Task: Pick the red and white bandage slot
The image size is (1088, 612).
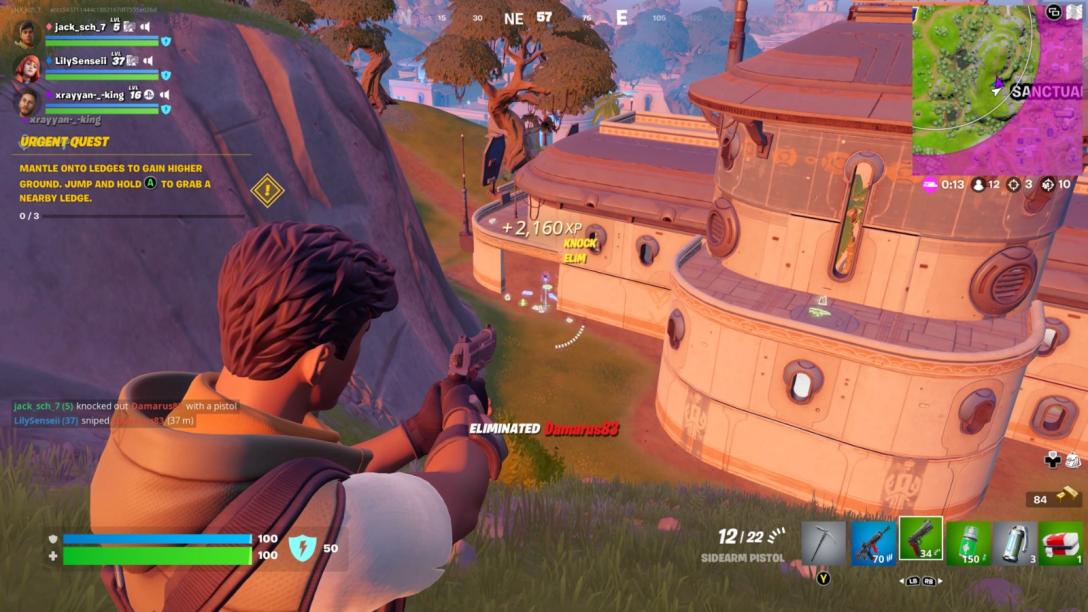Action: 1060,543
